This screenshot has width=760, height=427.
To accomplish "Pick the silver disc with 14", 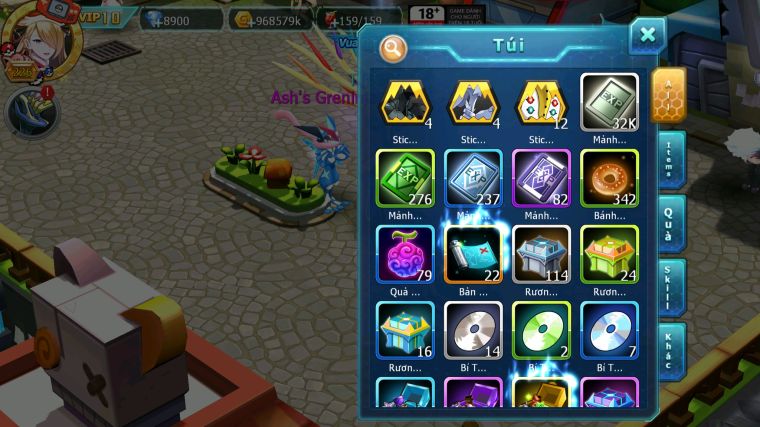I will 473,330.
